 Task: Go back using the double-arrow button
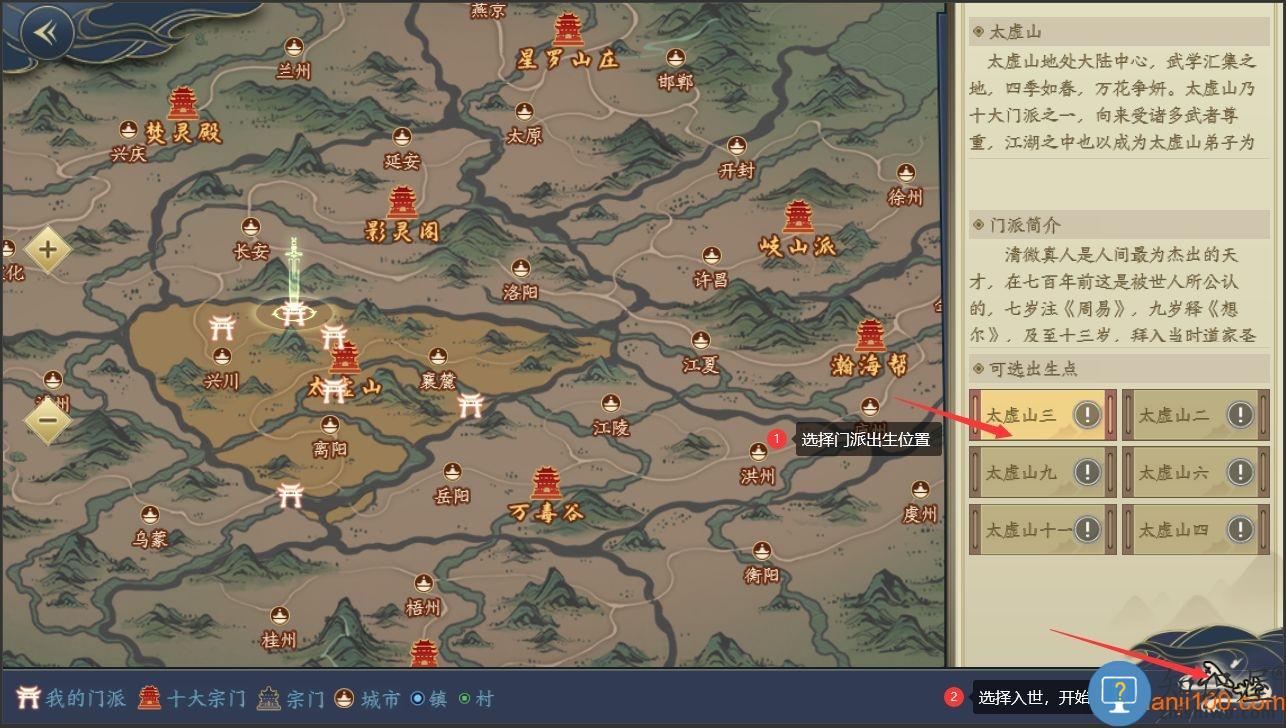[x=46, y=33]
